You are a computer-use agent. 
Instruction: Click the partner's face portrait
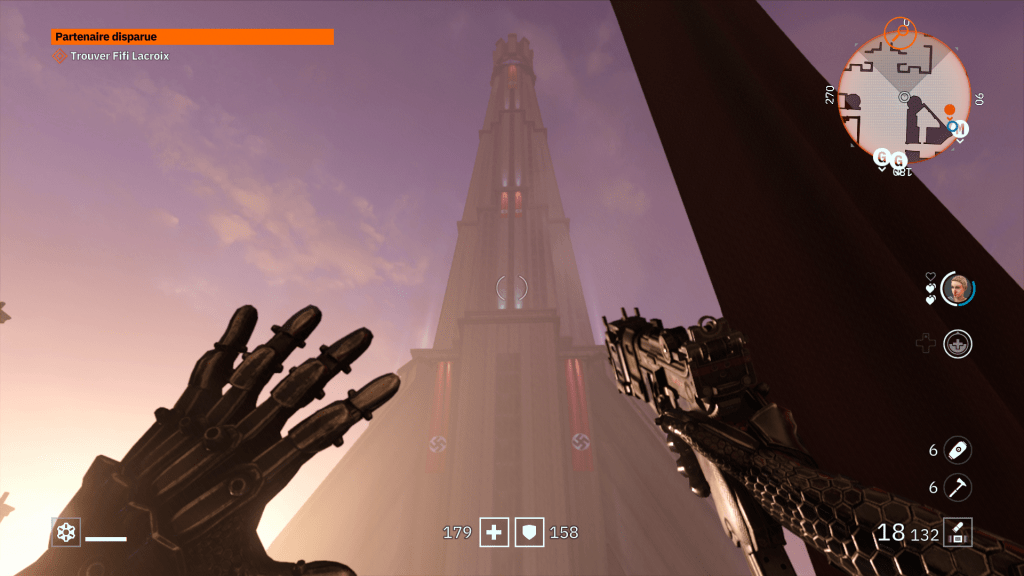click(957, 289)
